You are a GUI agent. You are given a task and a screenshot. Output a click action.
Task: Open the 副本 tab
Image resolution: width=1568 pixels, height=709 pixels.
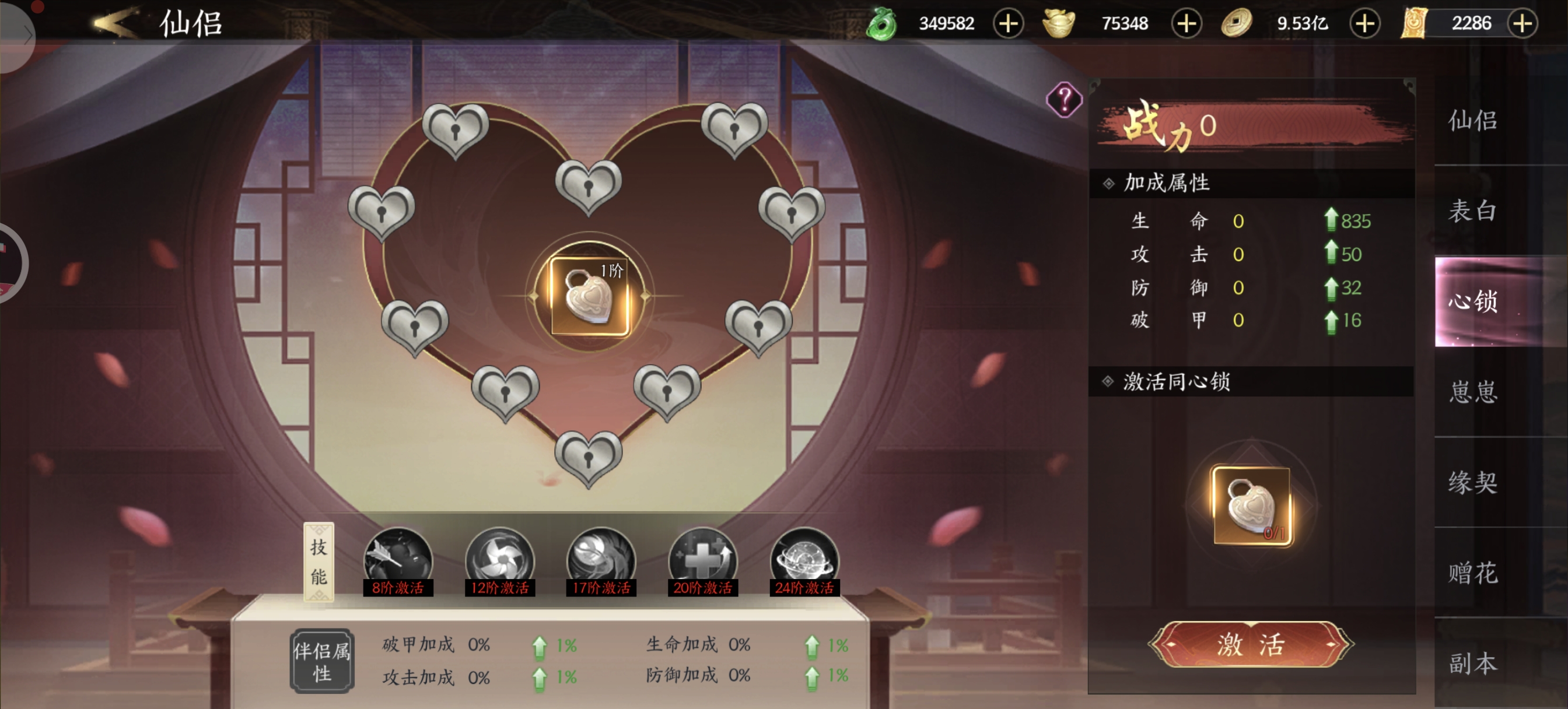[1472, 663]
